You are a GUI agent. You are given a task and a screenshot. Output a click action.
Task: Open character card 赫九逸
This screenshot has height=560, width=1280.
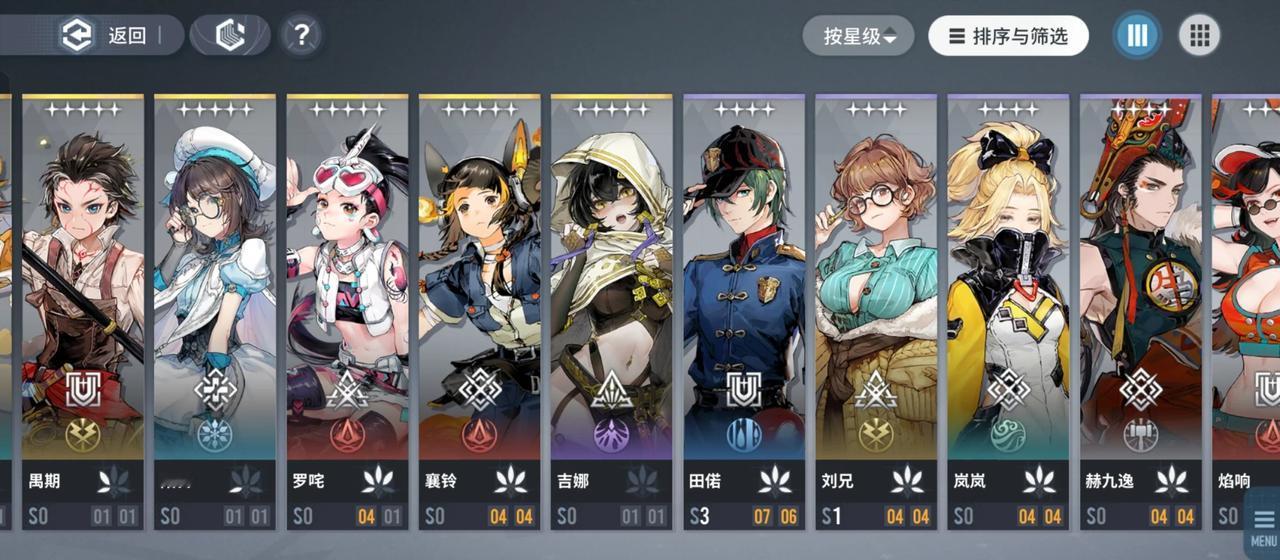(1139, 300)
